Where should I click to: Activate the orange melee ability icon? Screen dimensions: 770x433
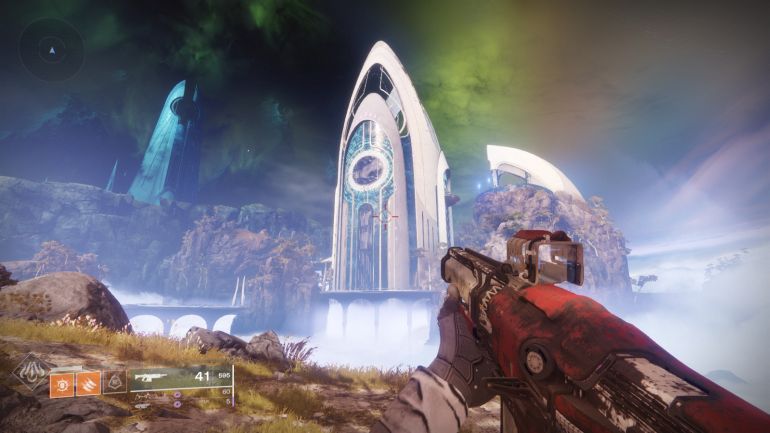click(88, 382)
